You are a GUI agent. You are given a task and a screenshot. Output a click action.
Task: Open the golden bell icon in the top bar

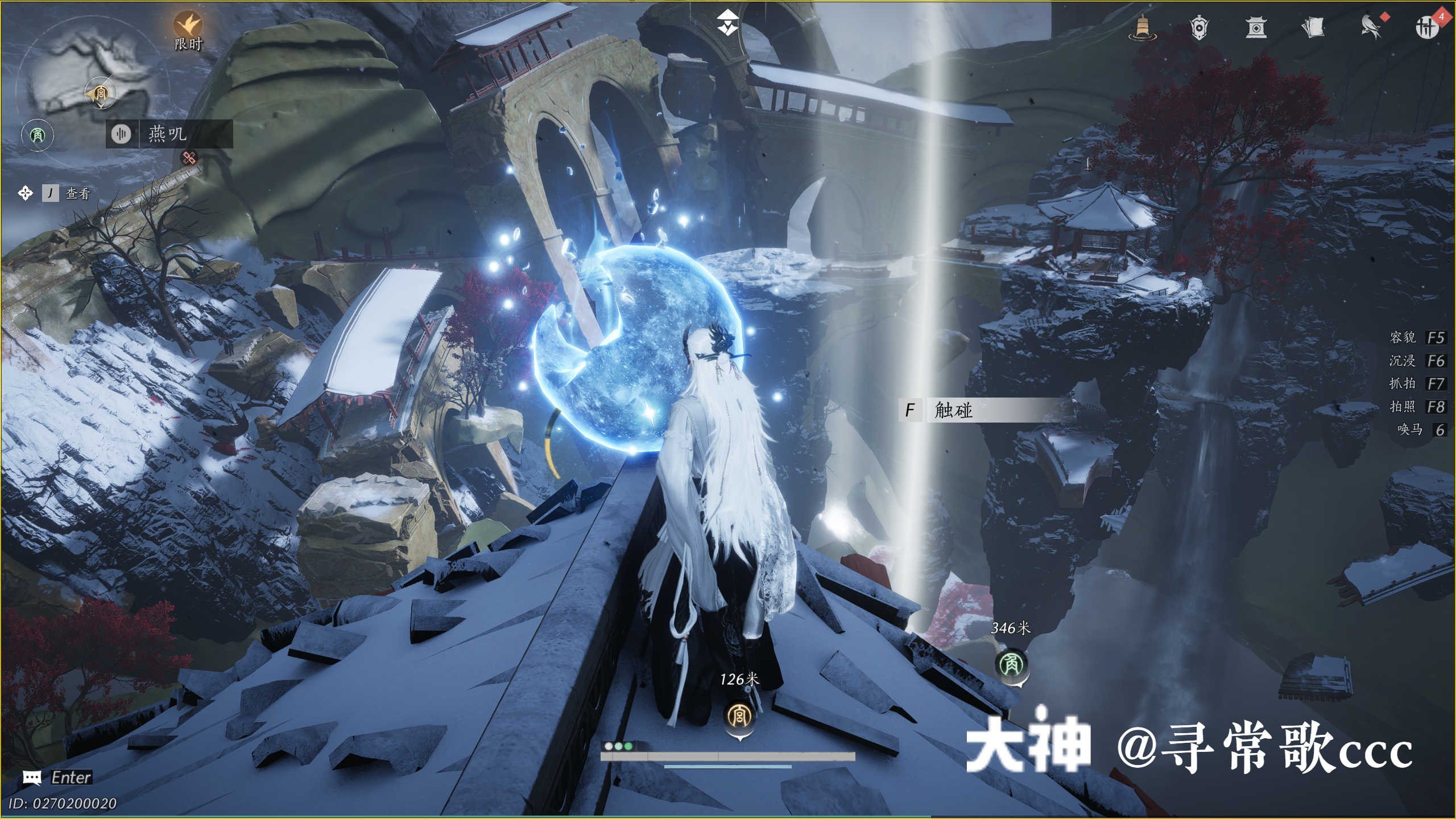1143,27
